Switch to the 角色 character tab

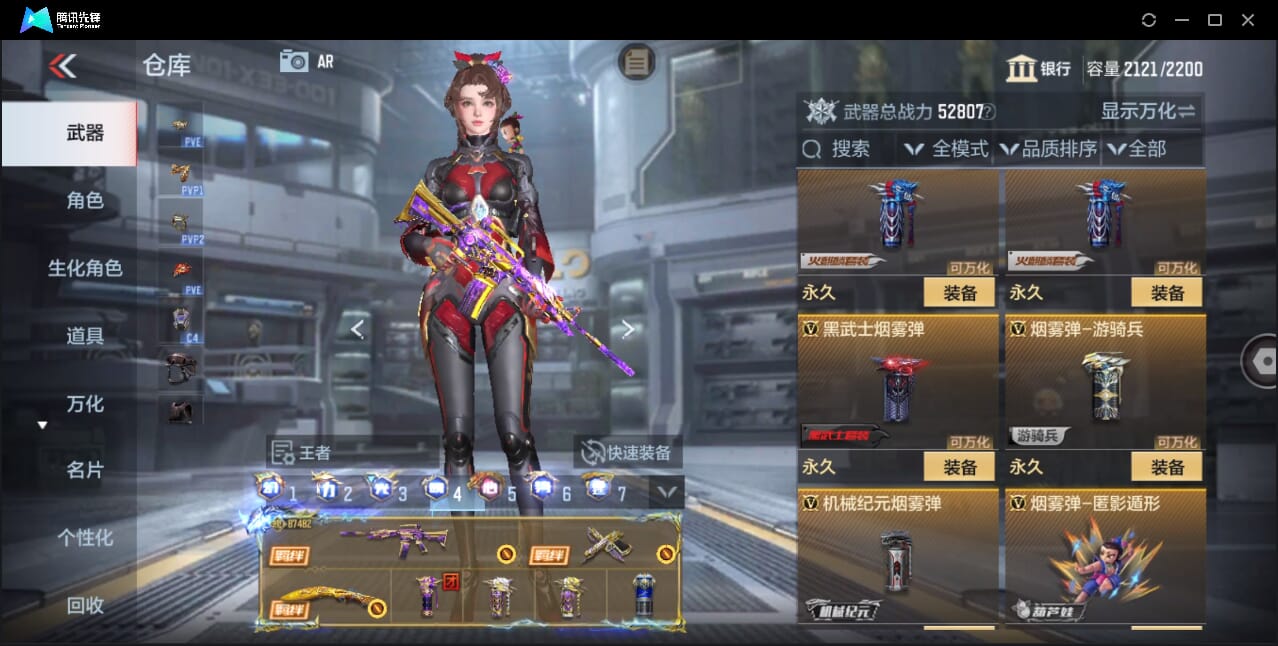click(84, 201)
